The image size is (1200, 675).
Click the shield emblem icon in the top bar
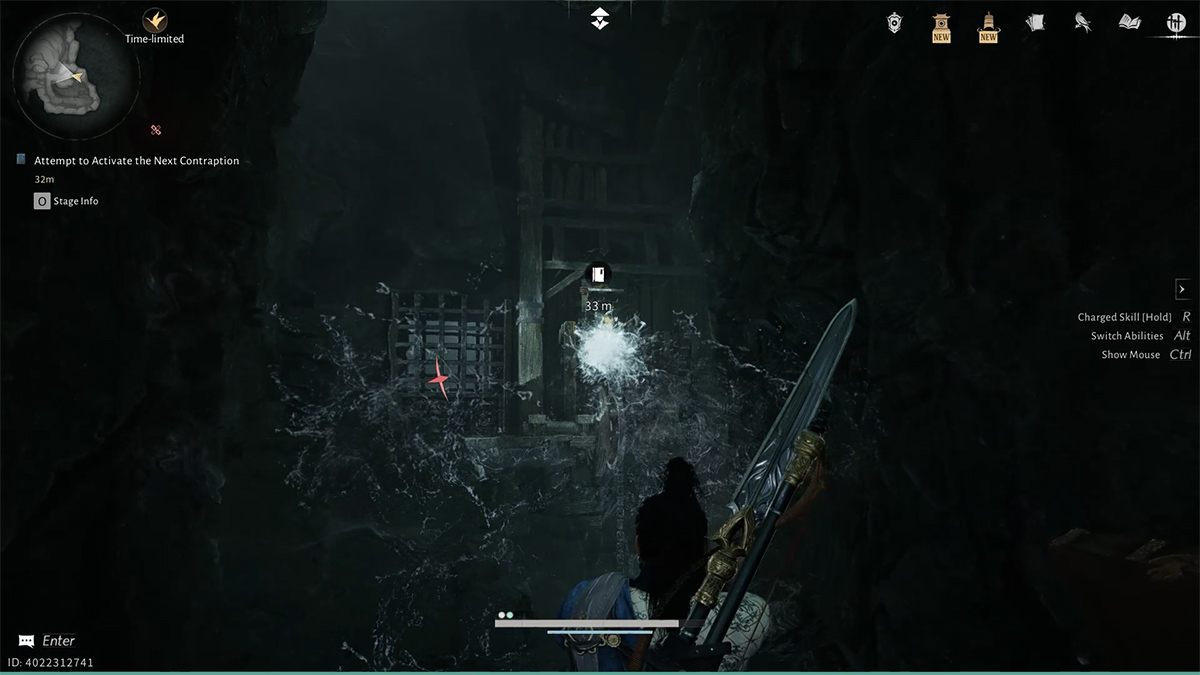tap(895, 22)
